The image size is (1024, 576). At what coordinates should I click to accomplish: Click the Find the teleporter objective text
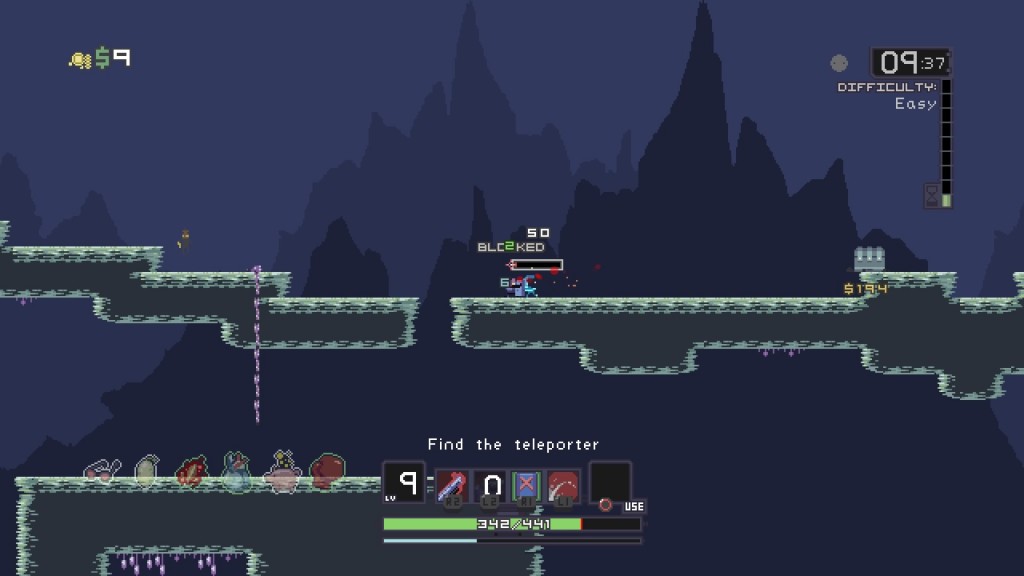[513, 444]
